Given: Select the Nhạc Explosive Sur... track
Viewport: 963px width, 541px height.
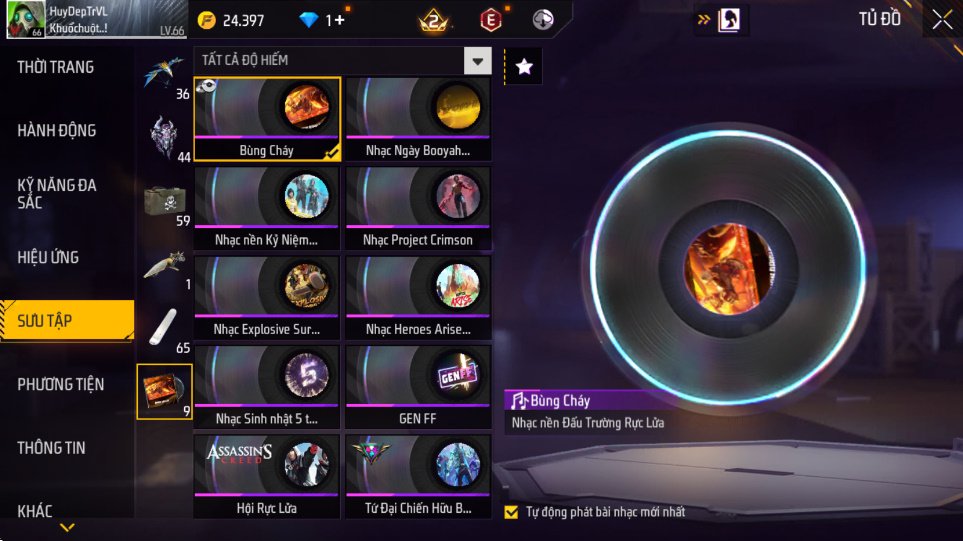Looking at the screenshot, I should click(267, 297).
